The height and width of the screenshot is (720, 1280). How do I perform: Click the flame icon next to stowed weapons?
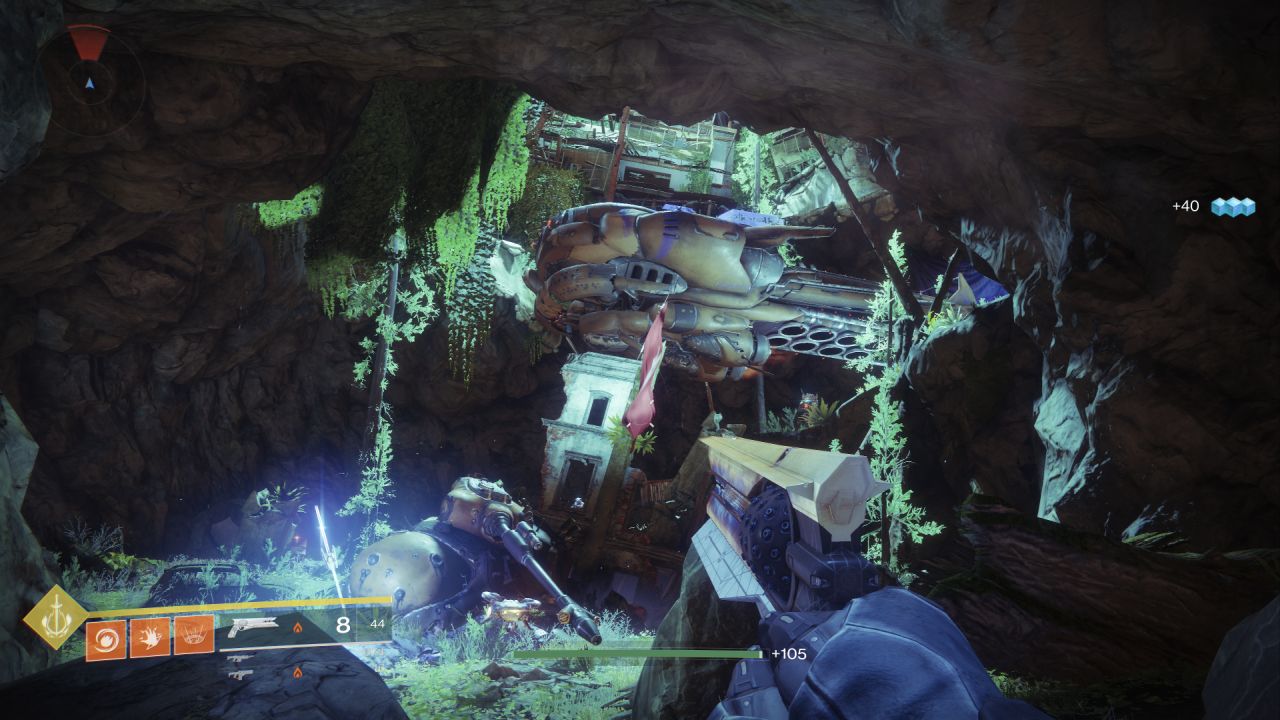click(x=298, y=672)
